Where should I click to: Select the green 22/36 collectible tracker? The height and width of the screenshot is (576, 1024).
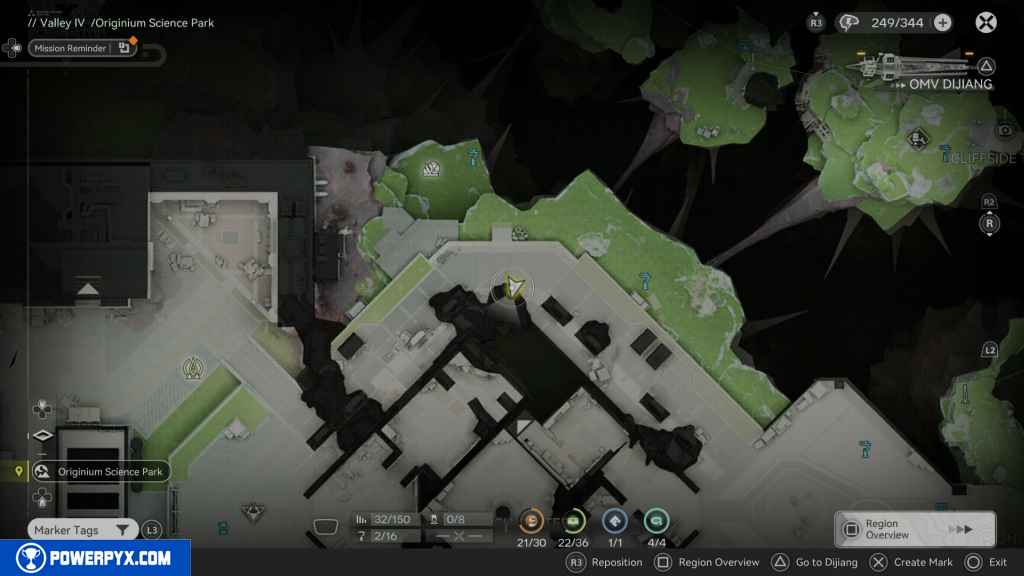coord(574,521)
